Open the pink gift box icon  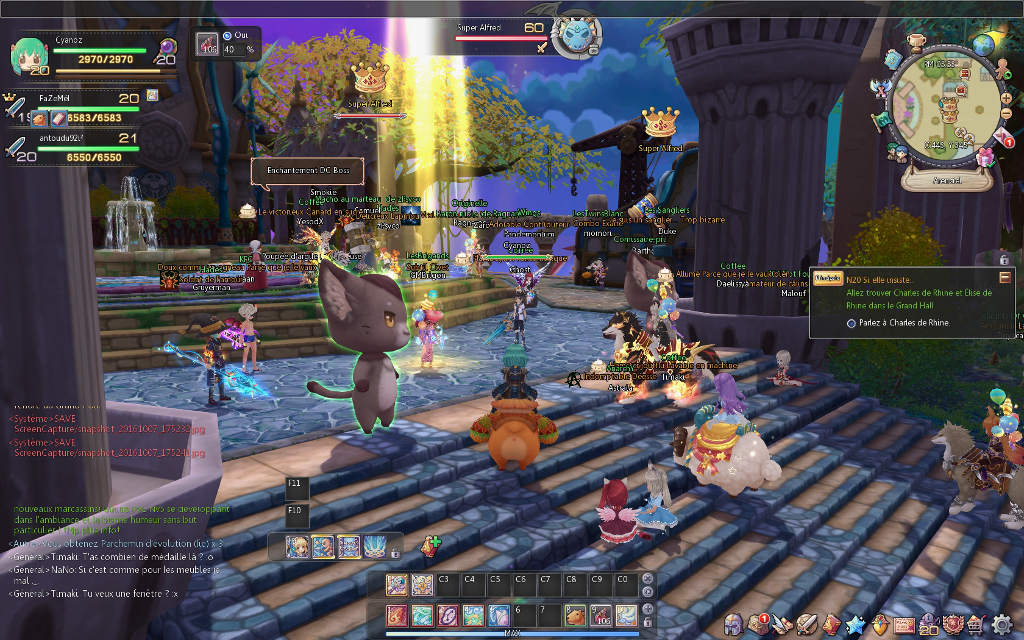coord(986,156)
